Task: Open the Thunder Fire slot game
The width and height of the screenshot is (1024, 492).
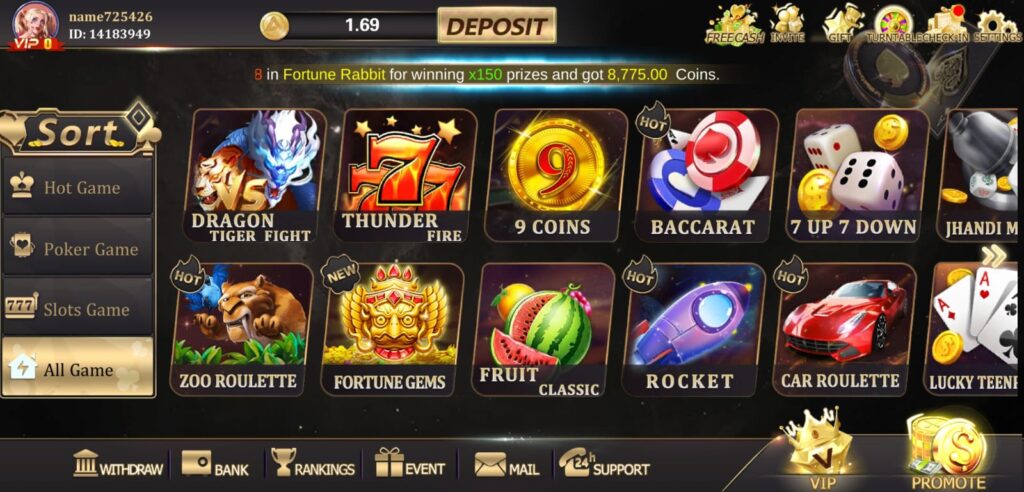Action: click(403, 177)
